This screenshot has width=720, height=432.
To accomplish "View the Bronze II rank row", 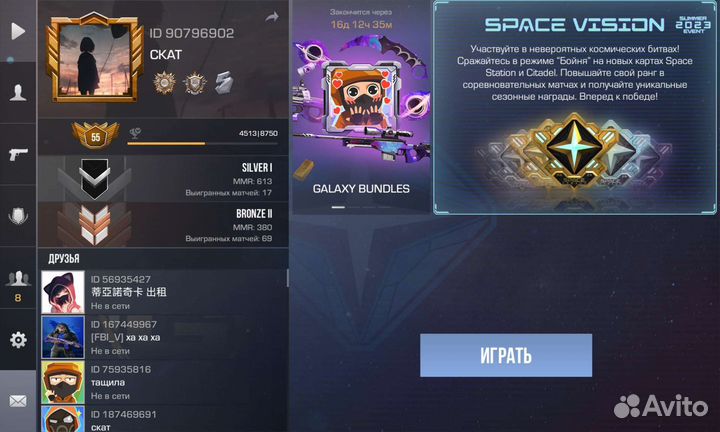I will pyautogui.click(x=162, y=226).
